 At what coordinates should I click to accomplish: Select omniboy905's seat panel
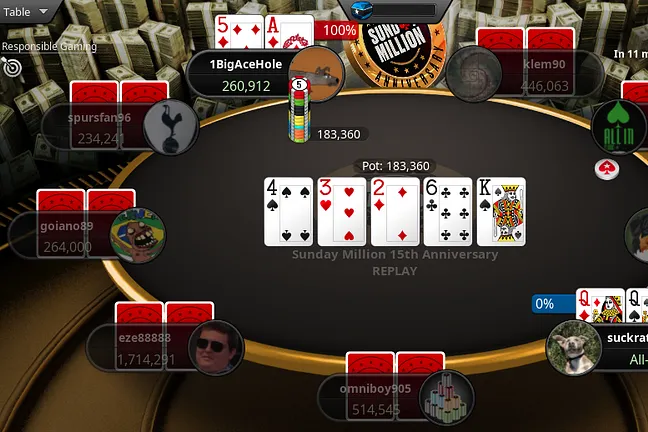(x=368, y=398)
